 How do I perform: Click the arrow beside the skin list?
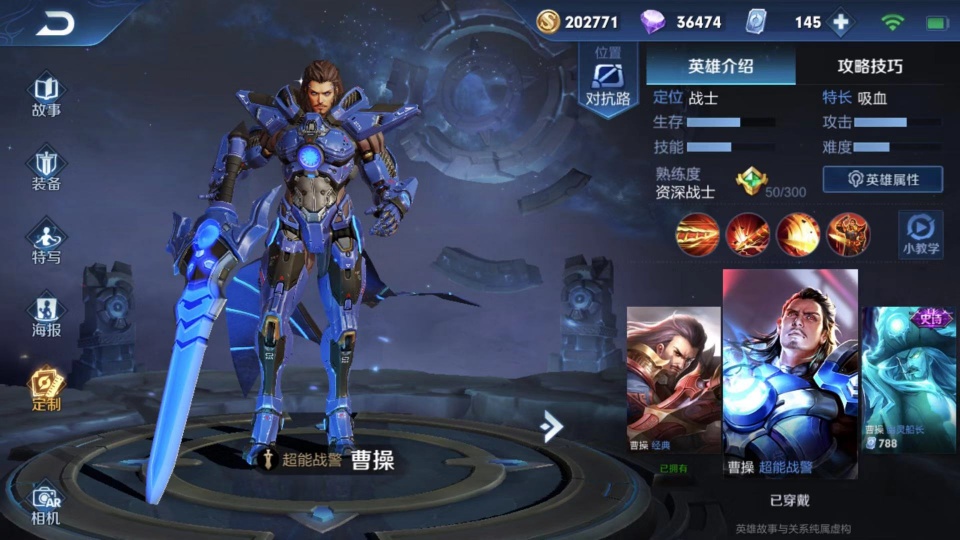click(x=551, y=426)
